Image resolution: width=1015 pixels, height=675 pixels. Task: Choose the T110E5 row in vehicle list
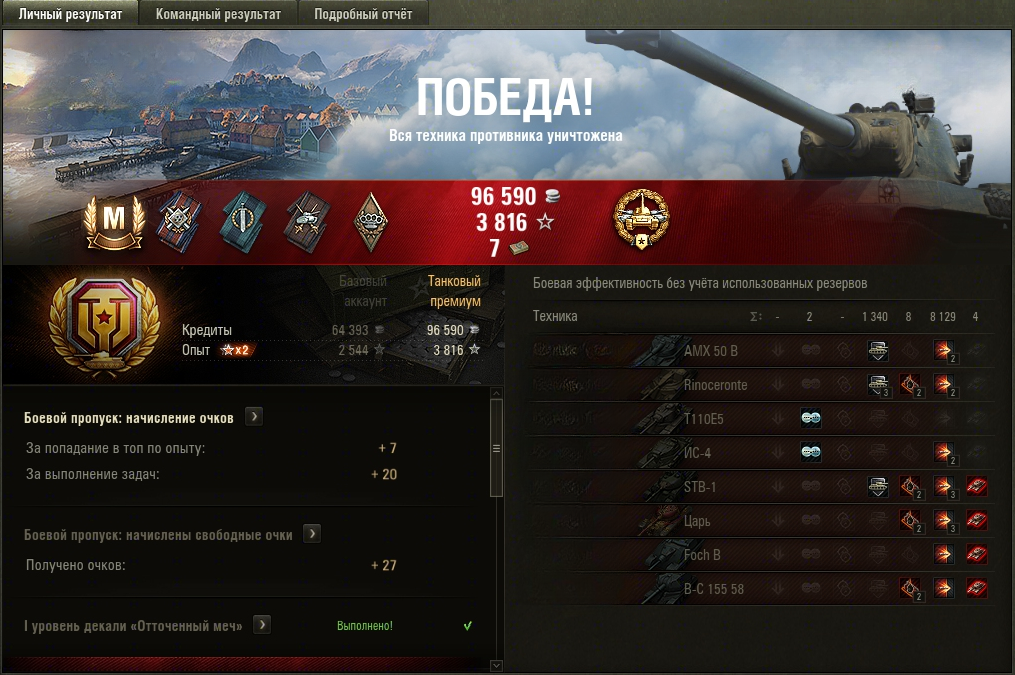coord(704,419)
